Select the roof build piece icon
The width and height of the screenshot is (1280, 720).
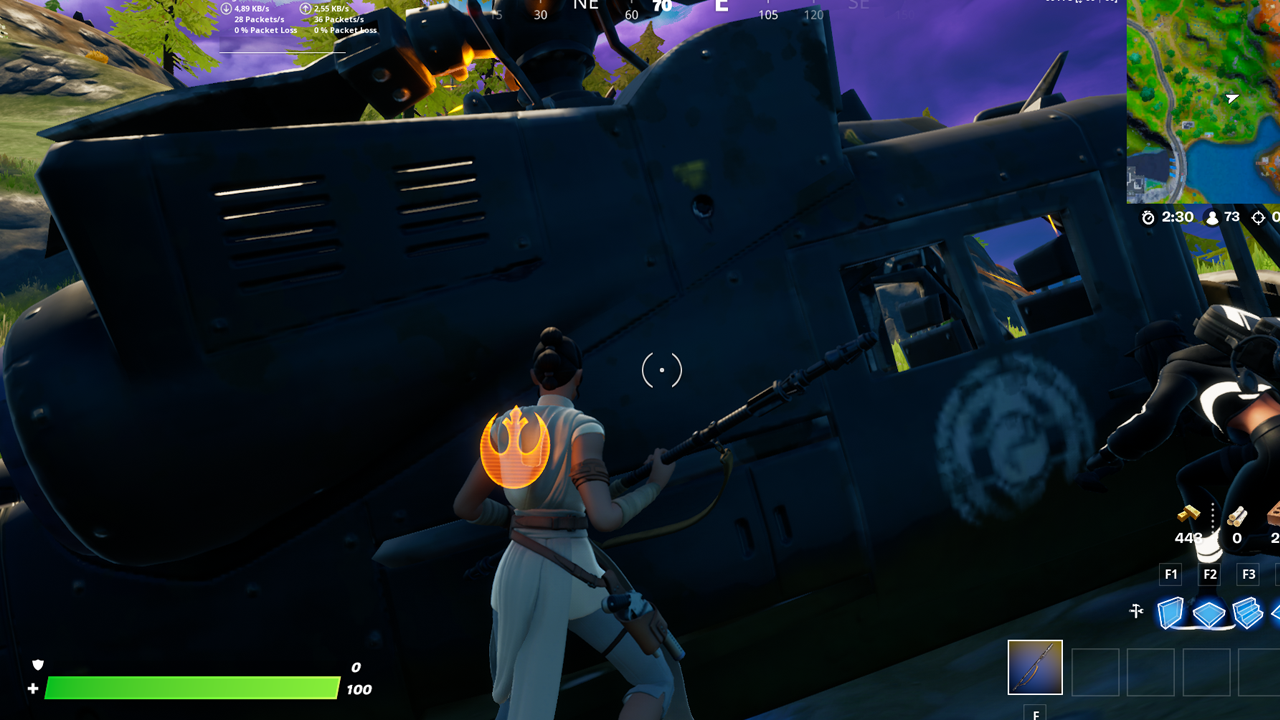pos(1275,612)
